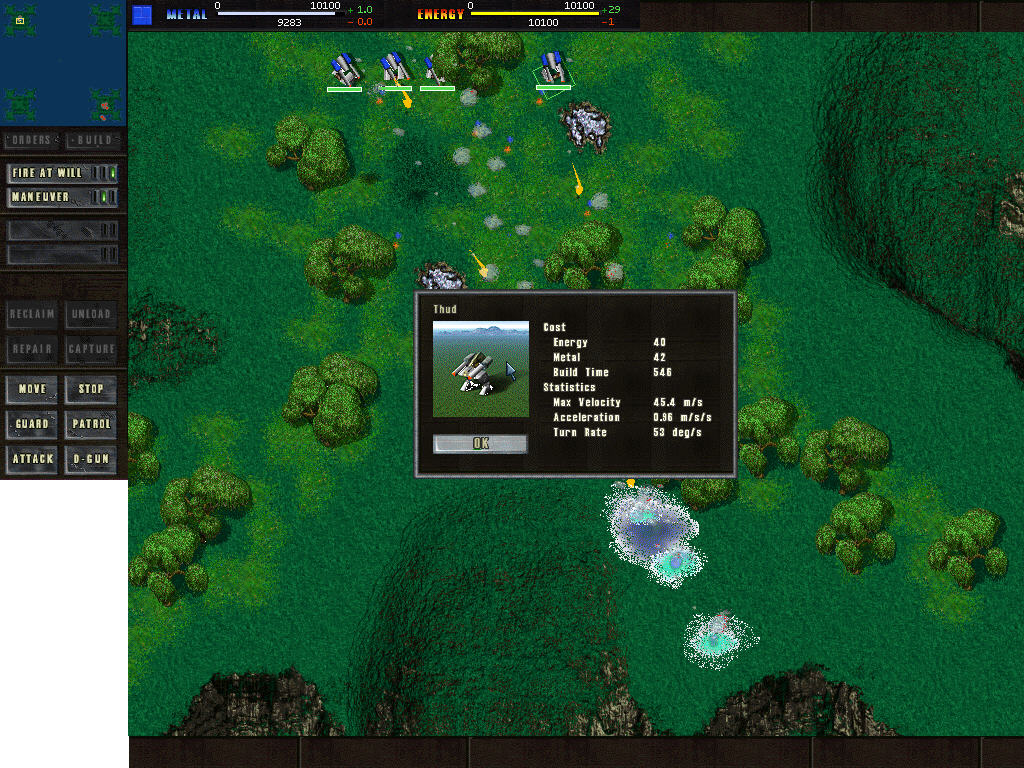Click OK in the Thud info dialog
1024x768 pixels.
(x=480, y=444)
